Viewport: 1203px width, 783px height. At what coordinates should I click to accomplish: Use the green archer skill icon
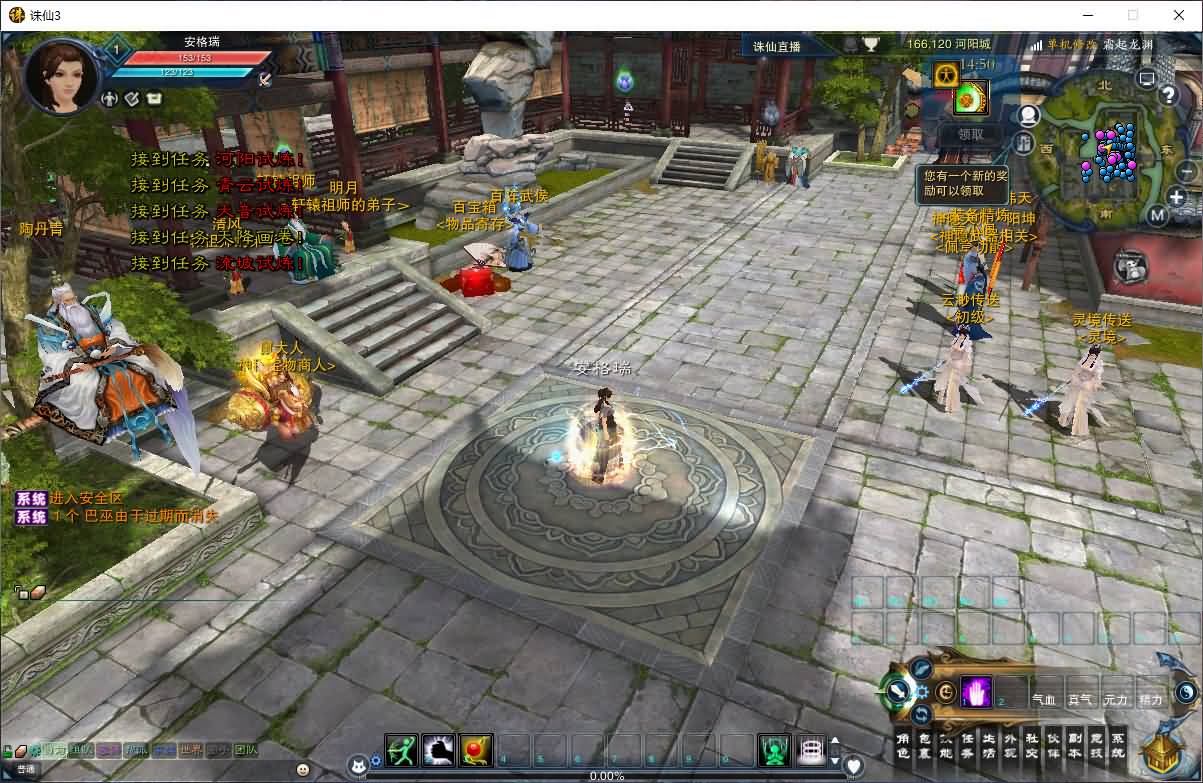point(401,749)
